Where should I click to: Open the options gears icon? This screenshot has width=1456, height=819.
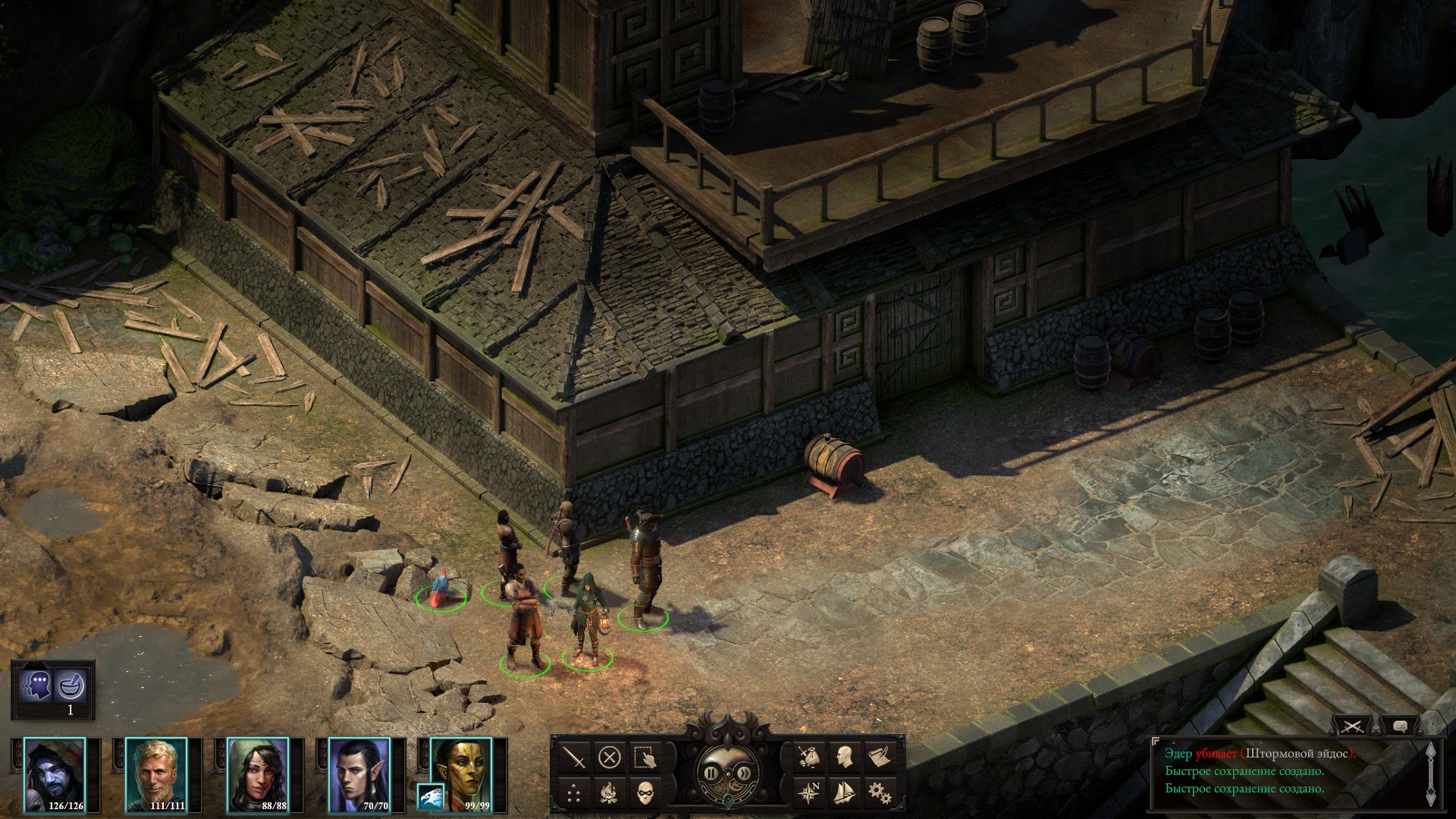pyautogui.click(x=880, y=793)
